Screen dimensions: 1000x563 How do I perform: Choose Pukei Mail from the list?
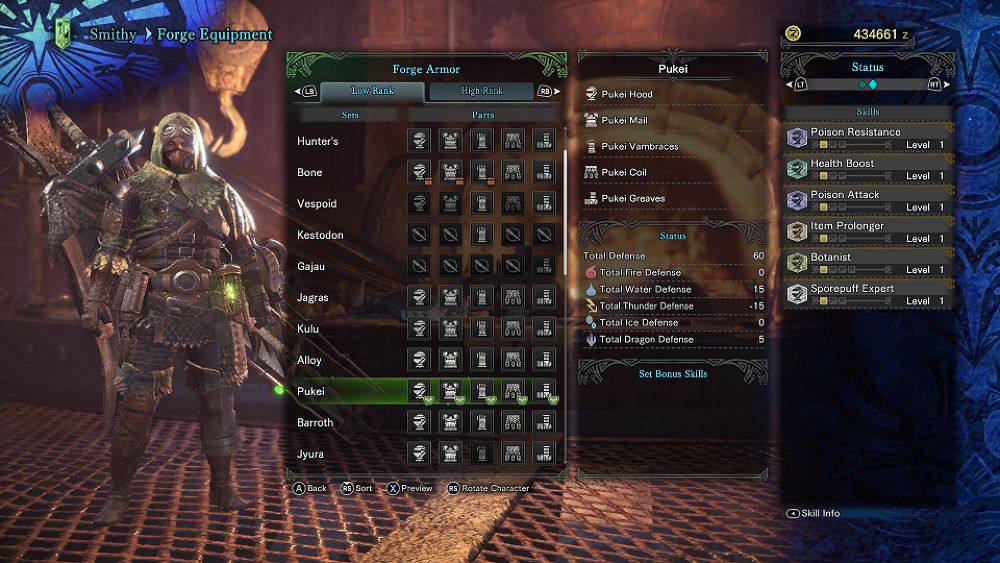point(624,121)
